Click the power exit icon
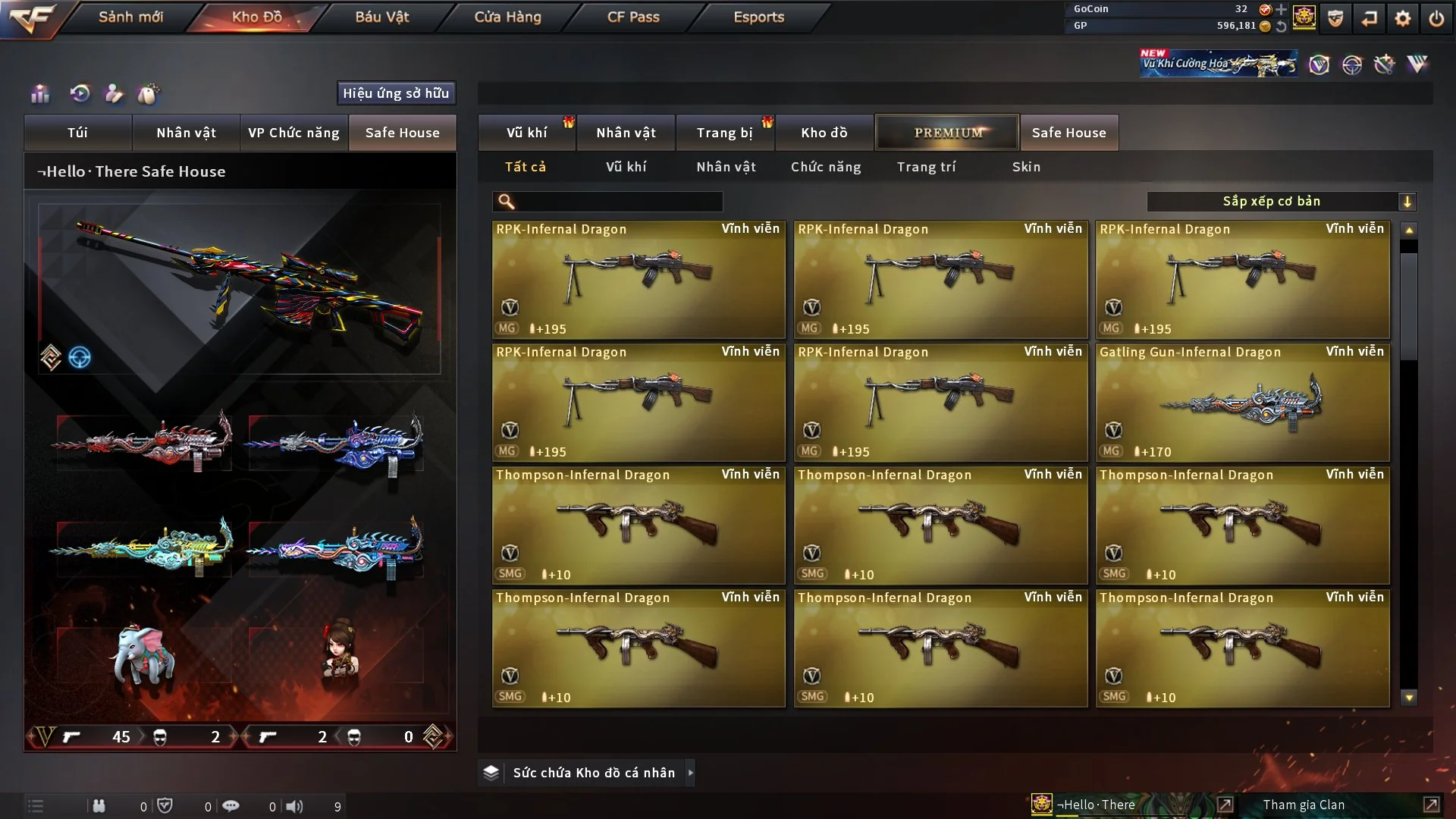Viewport: 1456px width, 819px height. point(1436,18)
